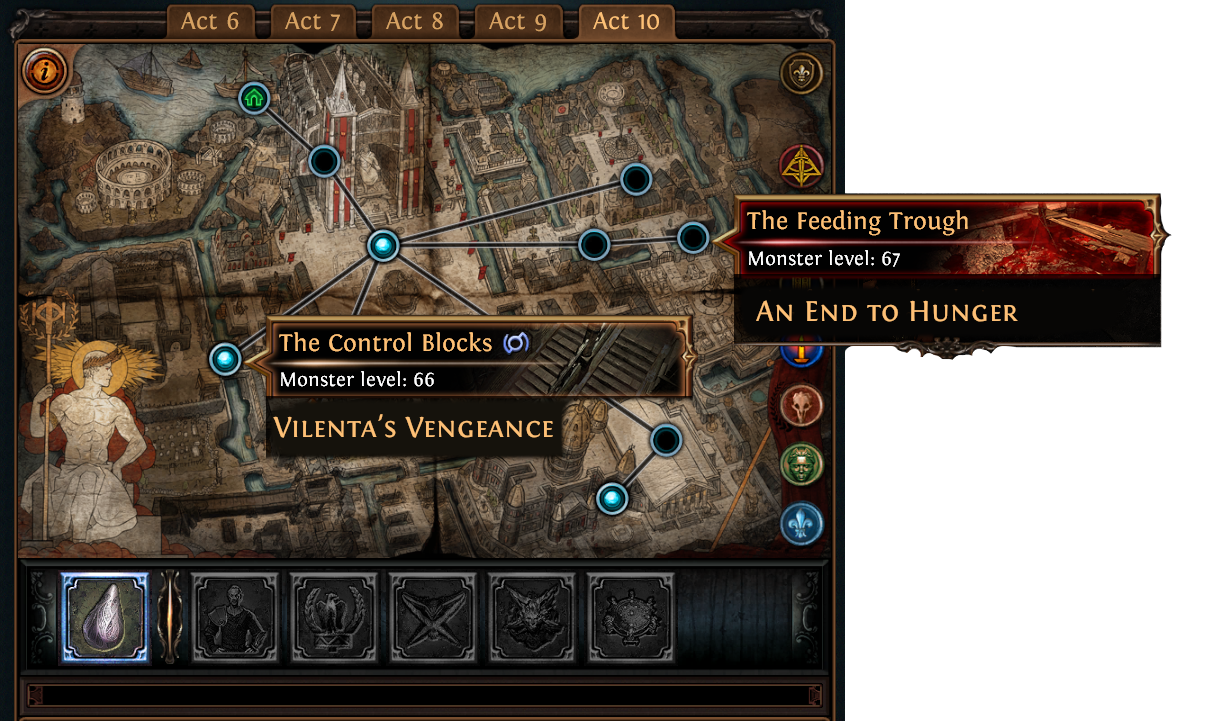The width and height of the screenshot is (1209, 721).
Task: Select the red skull emblem icon
Action: 802,406
